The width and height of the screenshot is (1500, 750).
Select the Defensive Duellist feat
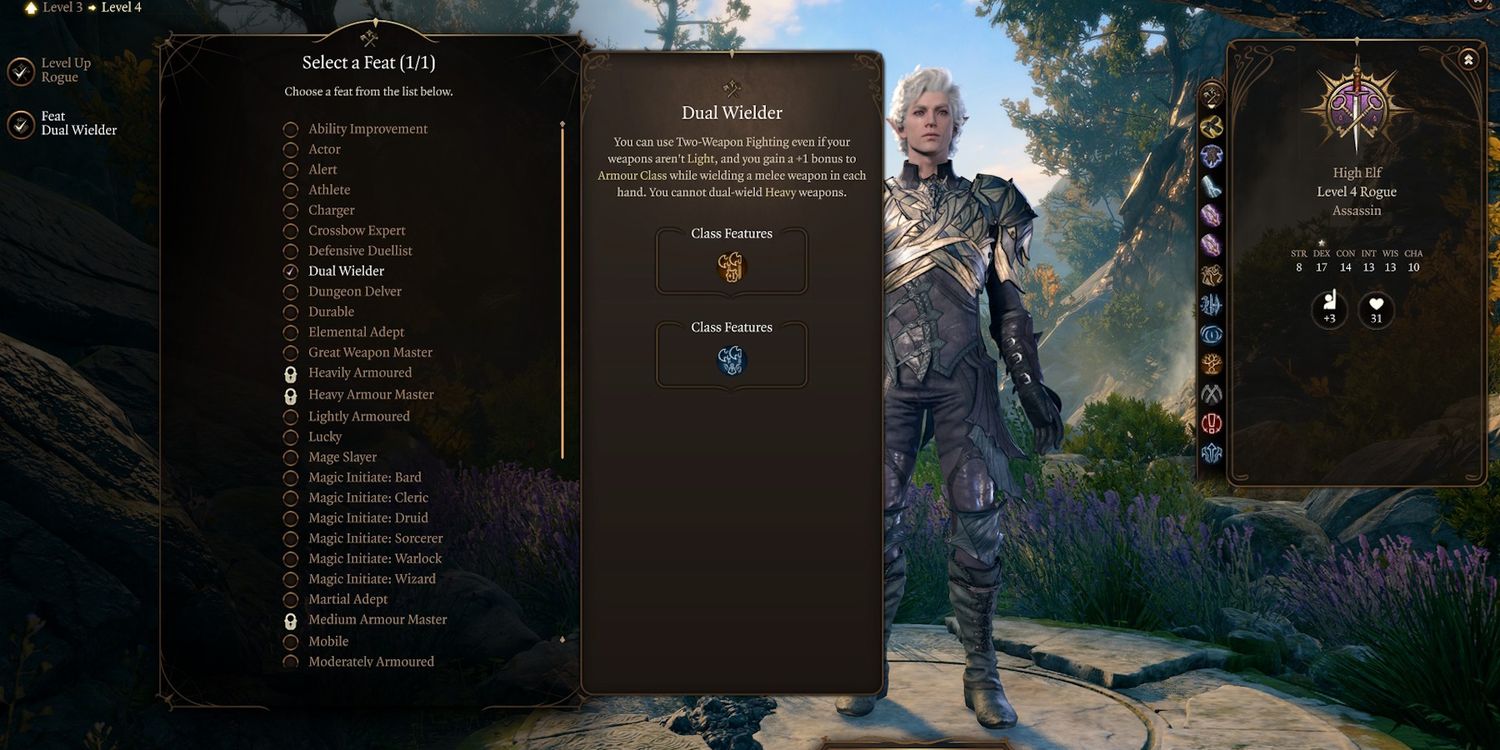pos(360,251)
